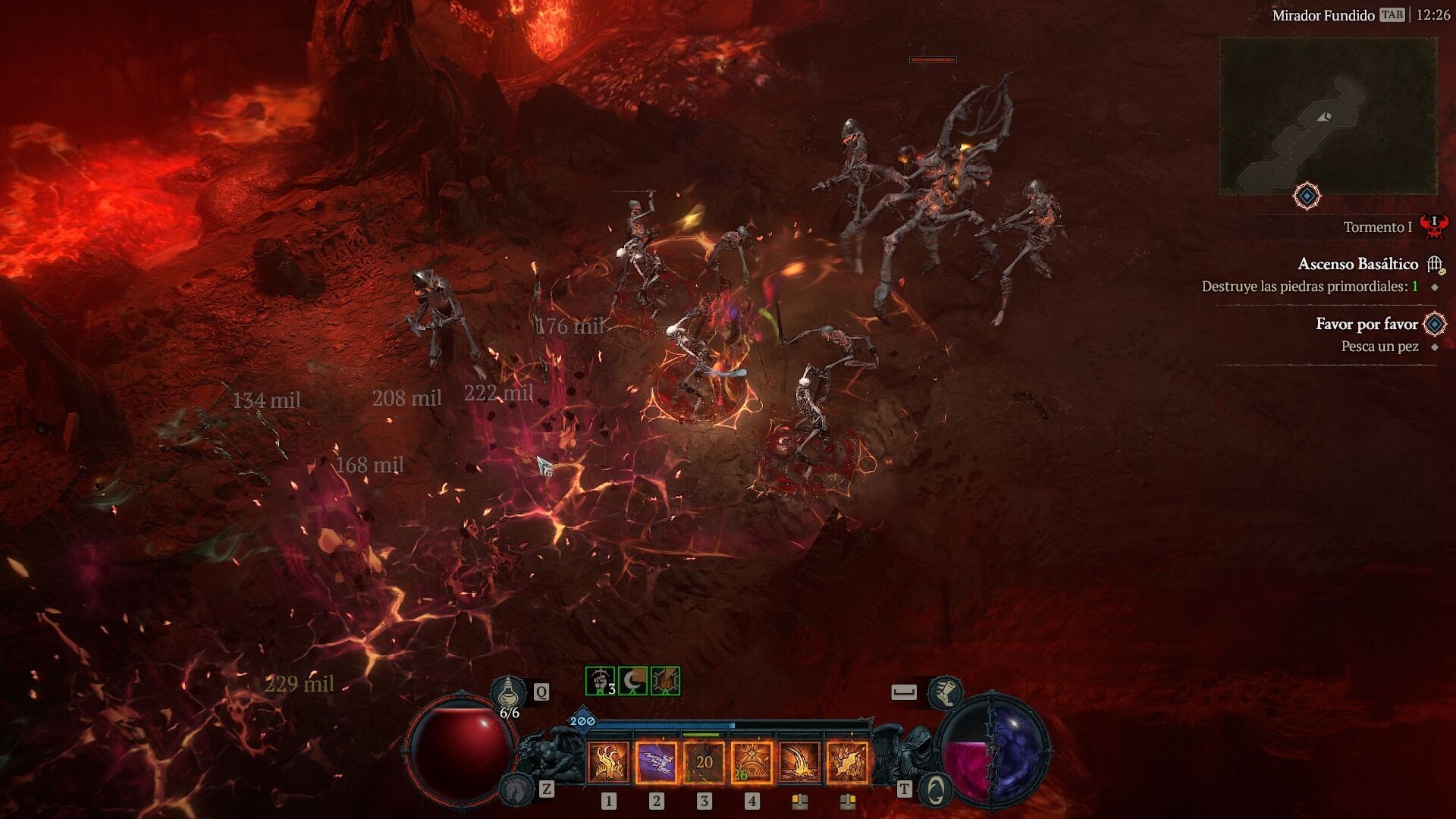
Task: Use the healing potion flask
Action: click(508, 692)
